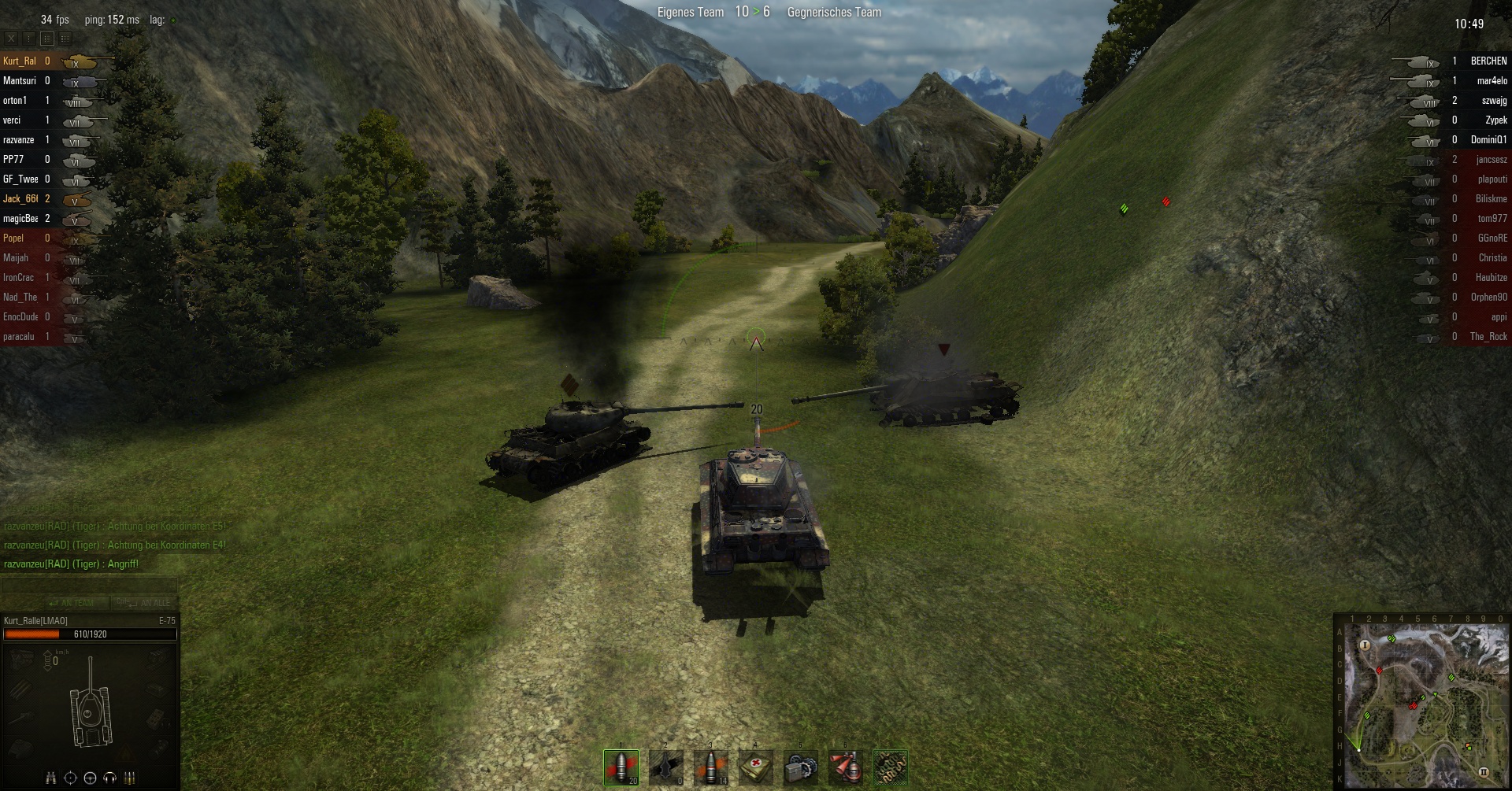Switch player list to single-column compact view
1512x791 pixels.
click(x=29, y=38)
